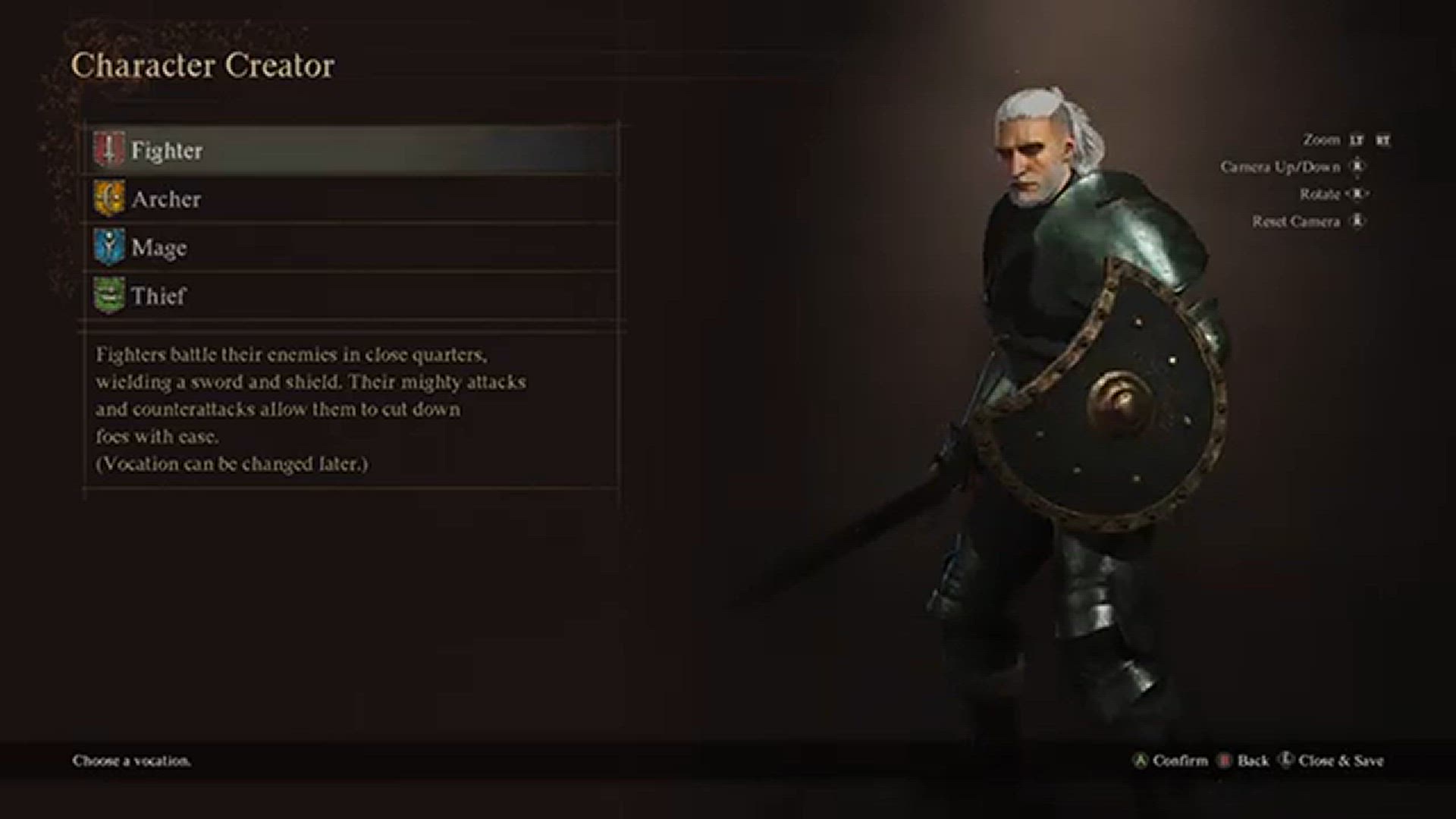Select the Fighter vocation
The width and height of the screenshot is (1456, 819).
point(167,150)
